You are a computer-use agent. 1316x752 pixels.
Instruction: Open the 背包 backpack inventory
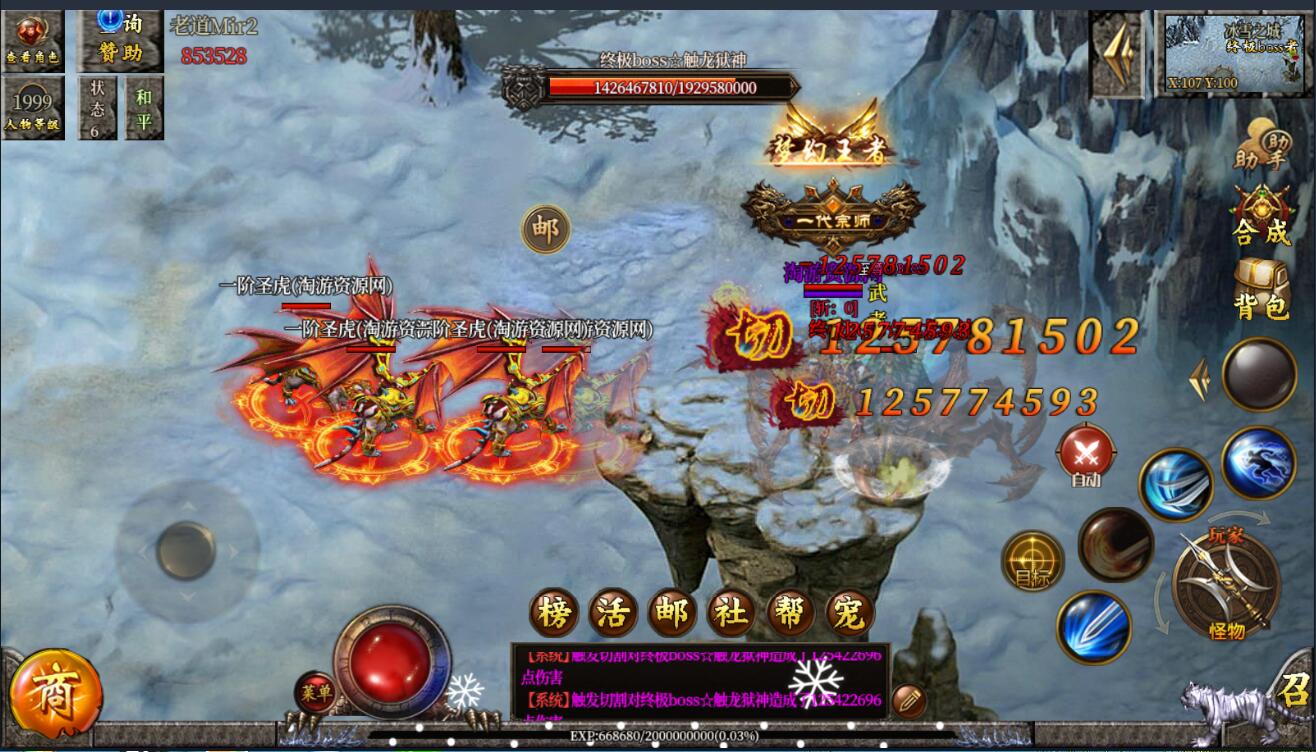pyautogui.click(x=1262, y=289)
